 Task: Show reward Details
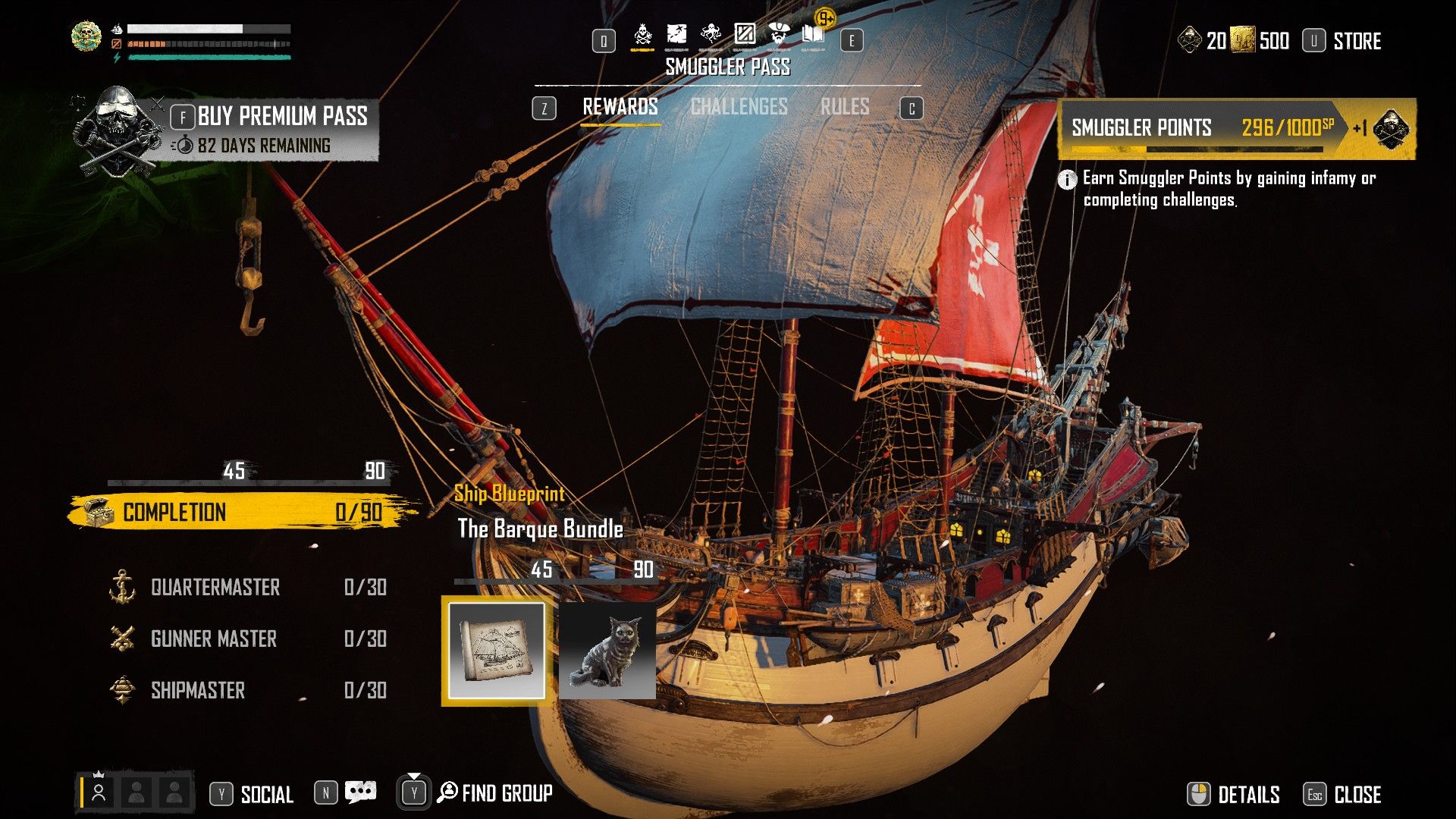point(1247,794)
